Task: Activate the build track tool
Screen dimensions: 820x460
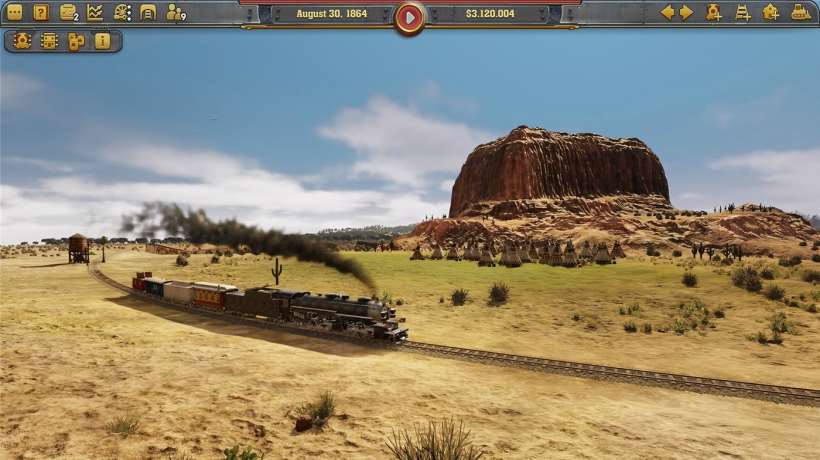Action: click(x=743, y=12)
